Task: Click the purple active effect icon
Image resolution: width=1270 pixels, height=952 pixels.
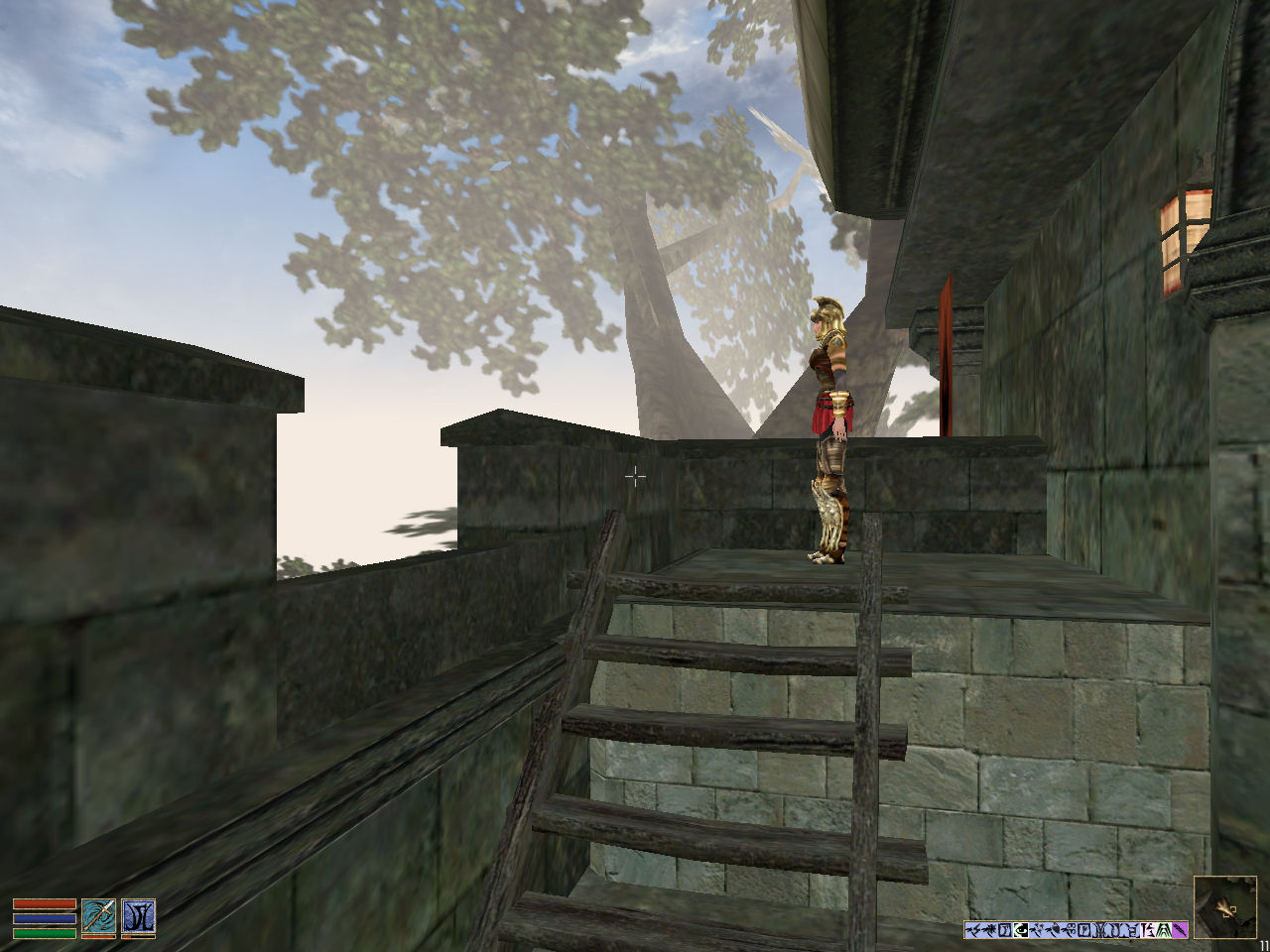Action: pyautogui.click(x=1180, y=930)
